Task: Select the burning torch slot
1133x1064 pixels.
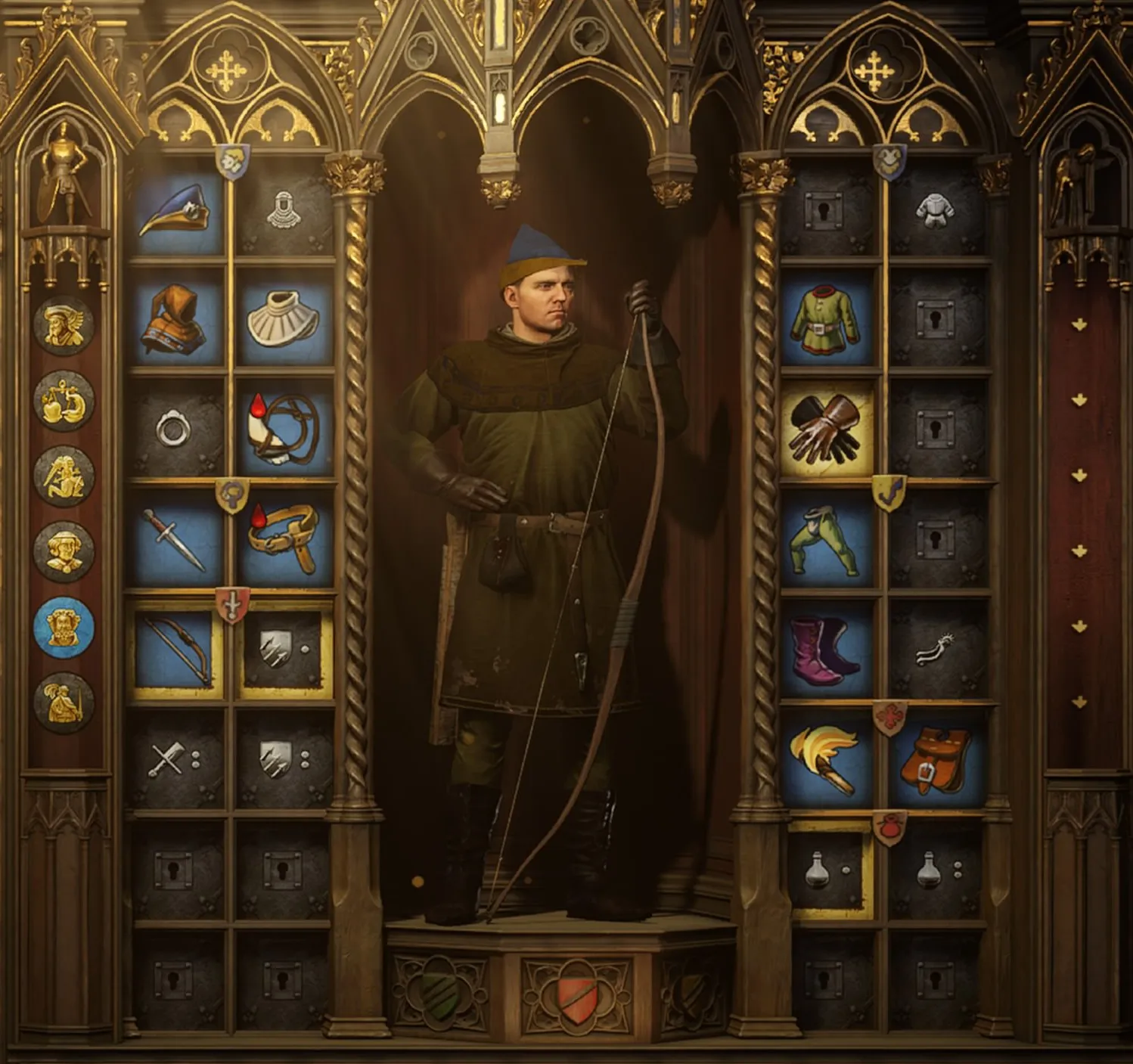Action: pos(827,758)
